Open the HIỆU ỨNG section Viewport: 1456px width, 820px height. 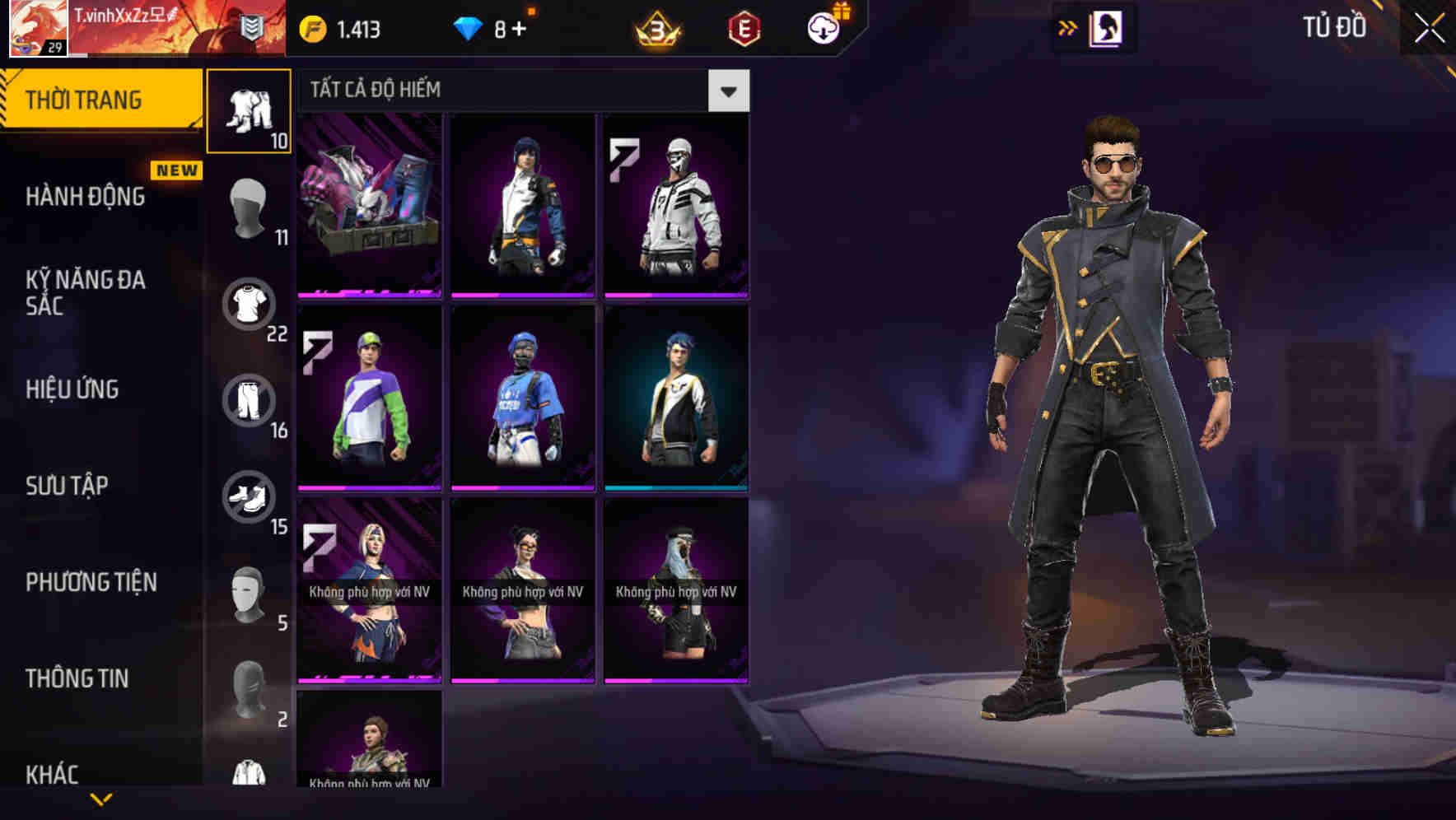(x=74, y=389)
